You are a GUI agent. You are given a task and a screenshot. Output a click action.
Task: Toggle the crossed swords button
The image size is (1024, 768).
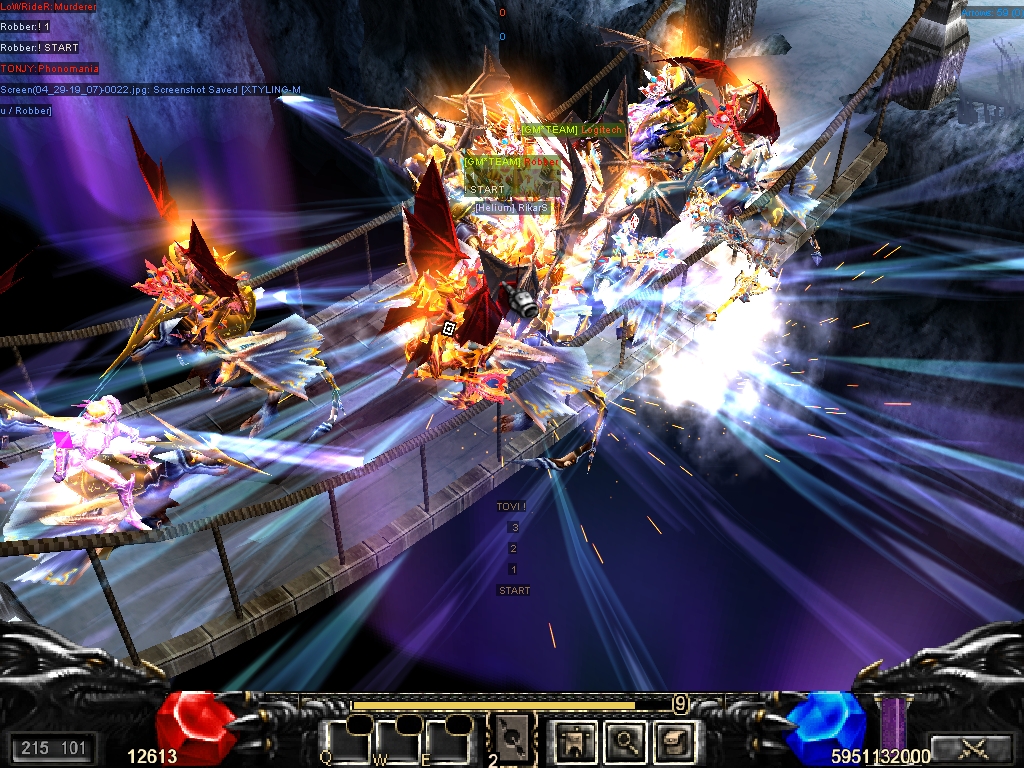point(969,748)
